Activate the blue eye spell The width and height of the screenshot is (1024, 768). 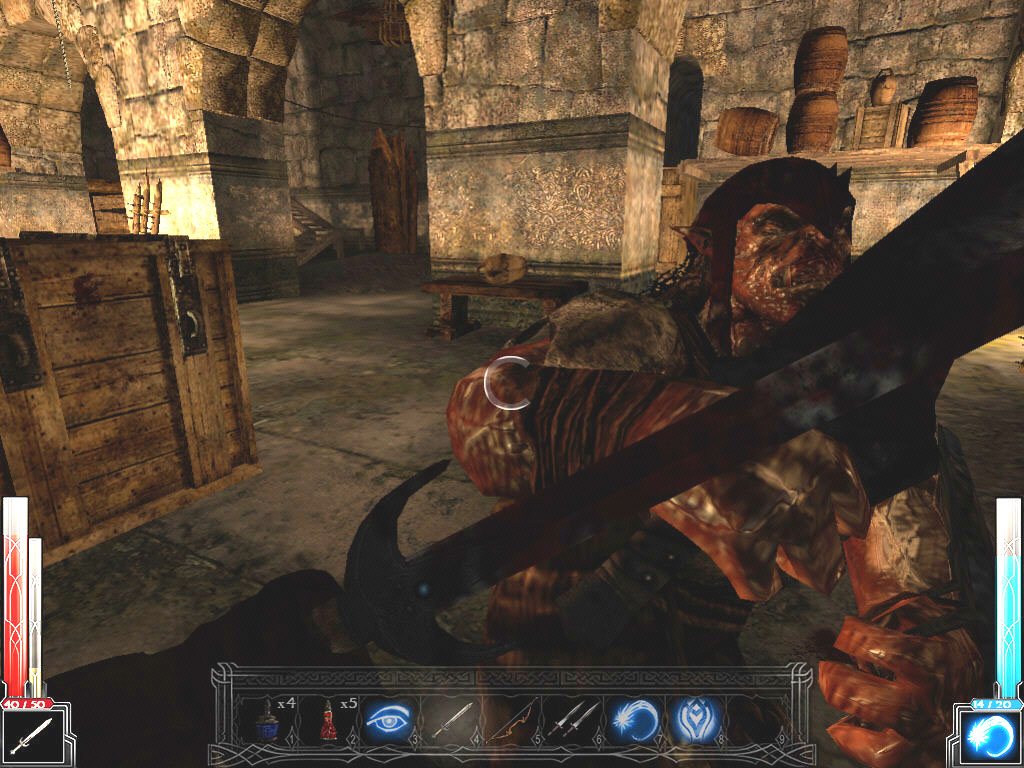coord(389,720)
